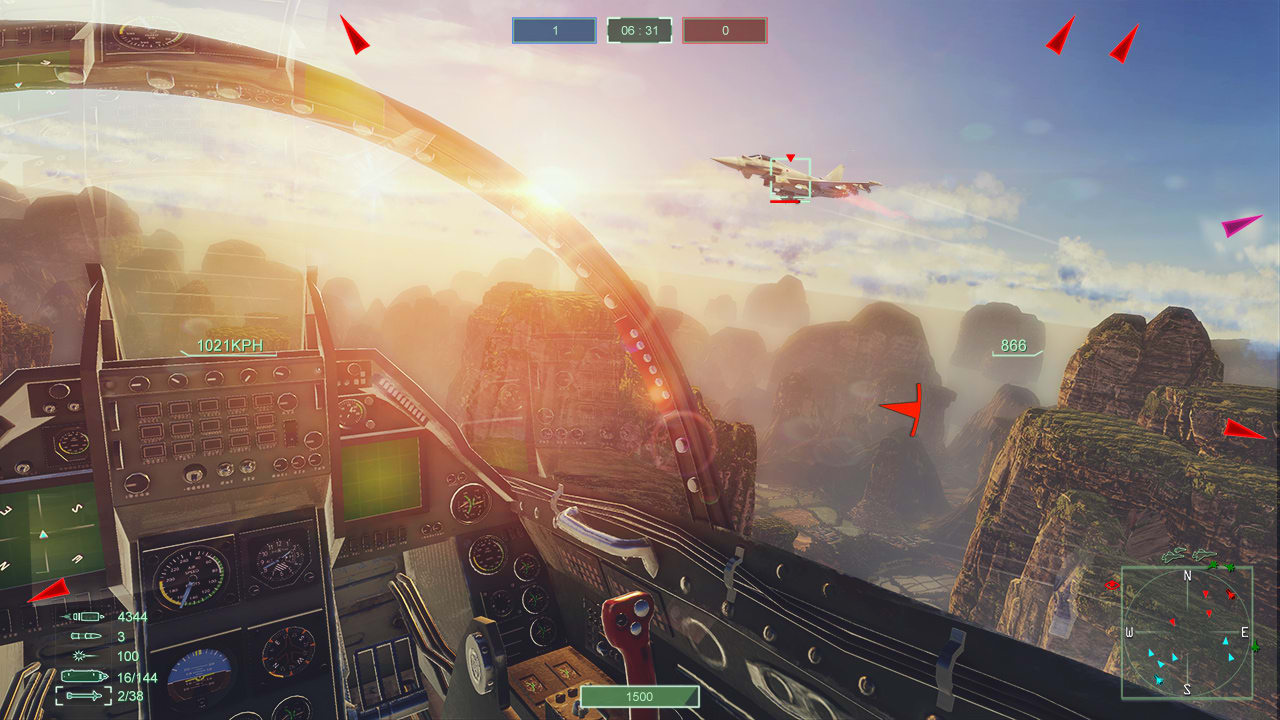The image size is (1280, 720).
Task: Click the missile icon showing 16/144
Action: point(84,676)
